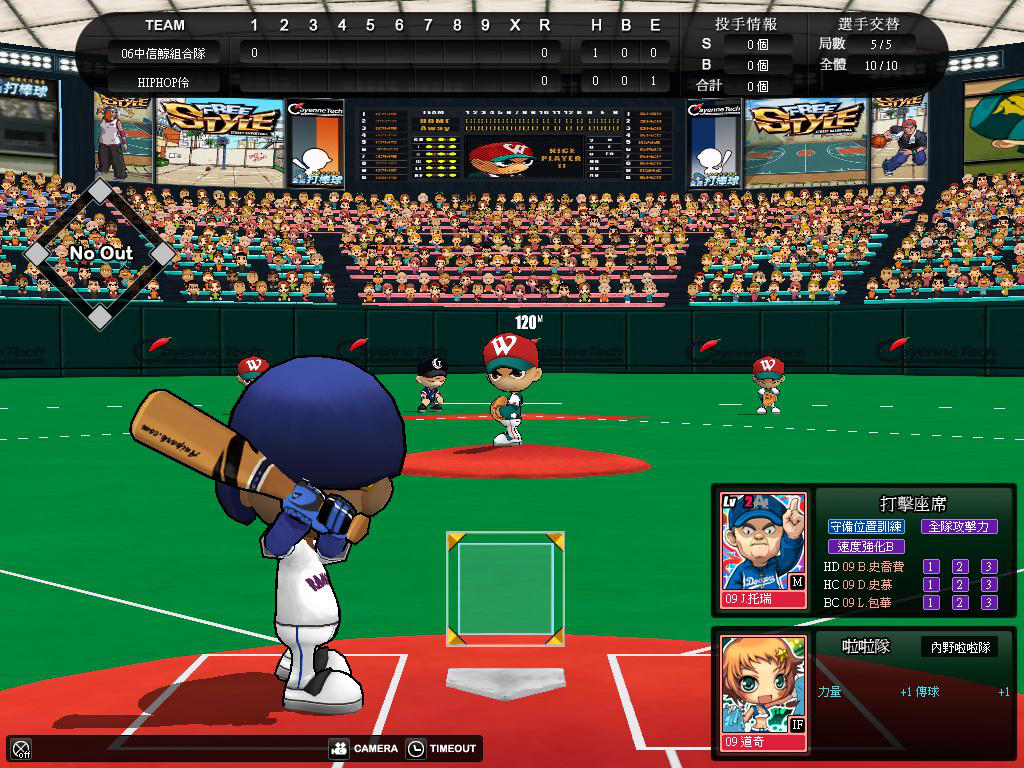Choose the 守備位置訓練 skill
1024x768 pixels.
[866, 526]
